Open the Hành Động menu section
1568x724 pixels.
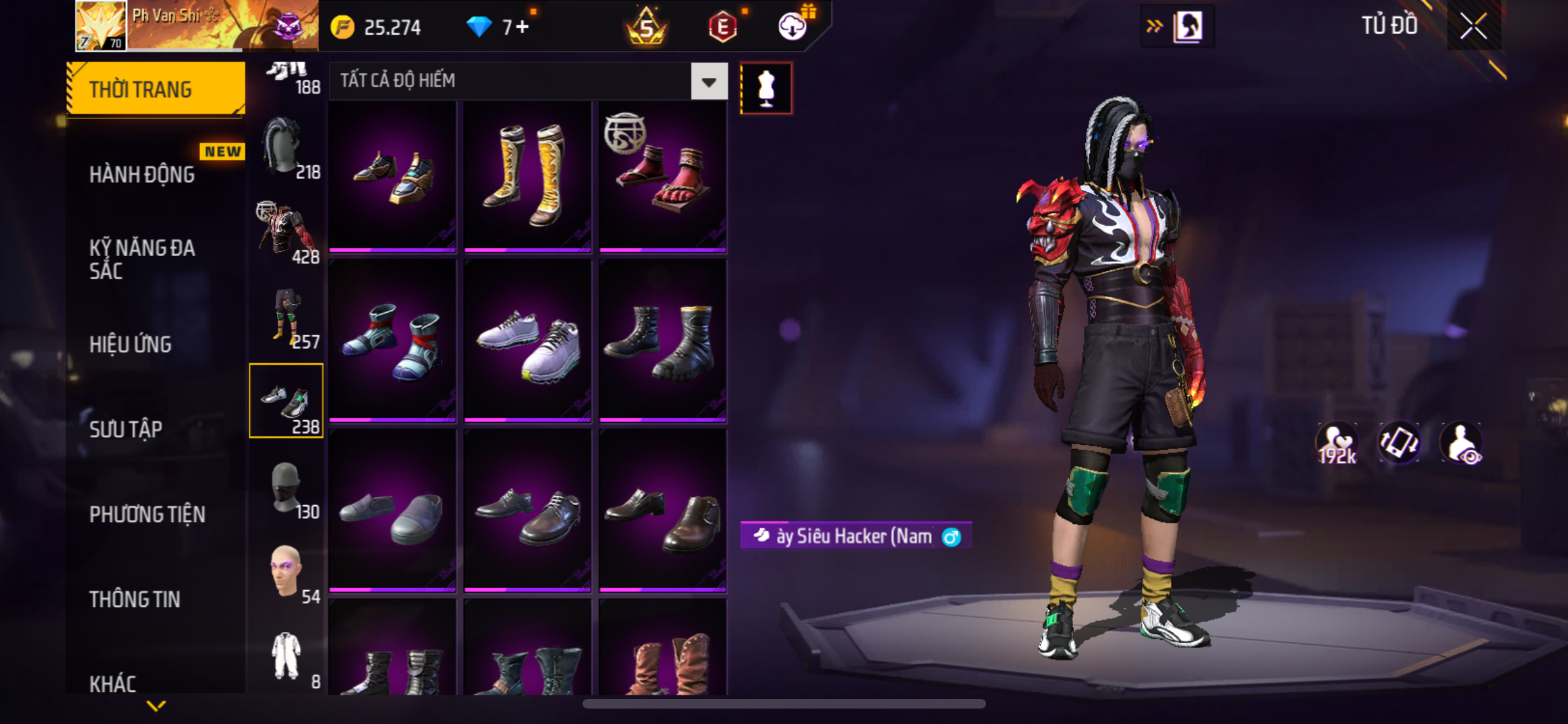142,174
